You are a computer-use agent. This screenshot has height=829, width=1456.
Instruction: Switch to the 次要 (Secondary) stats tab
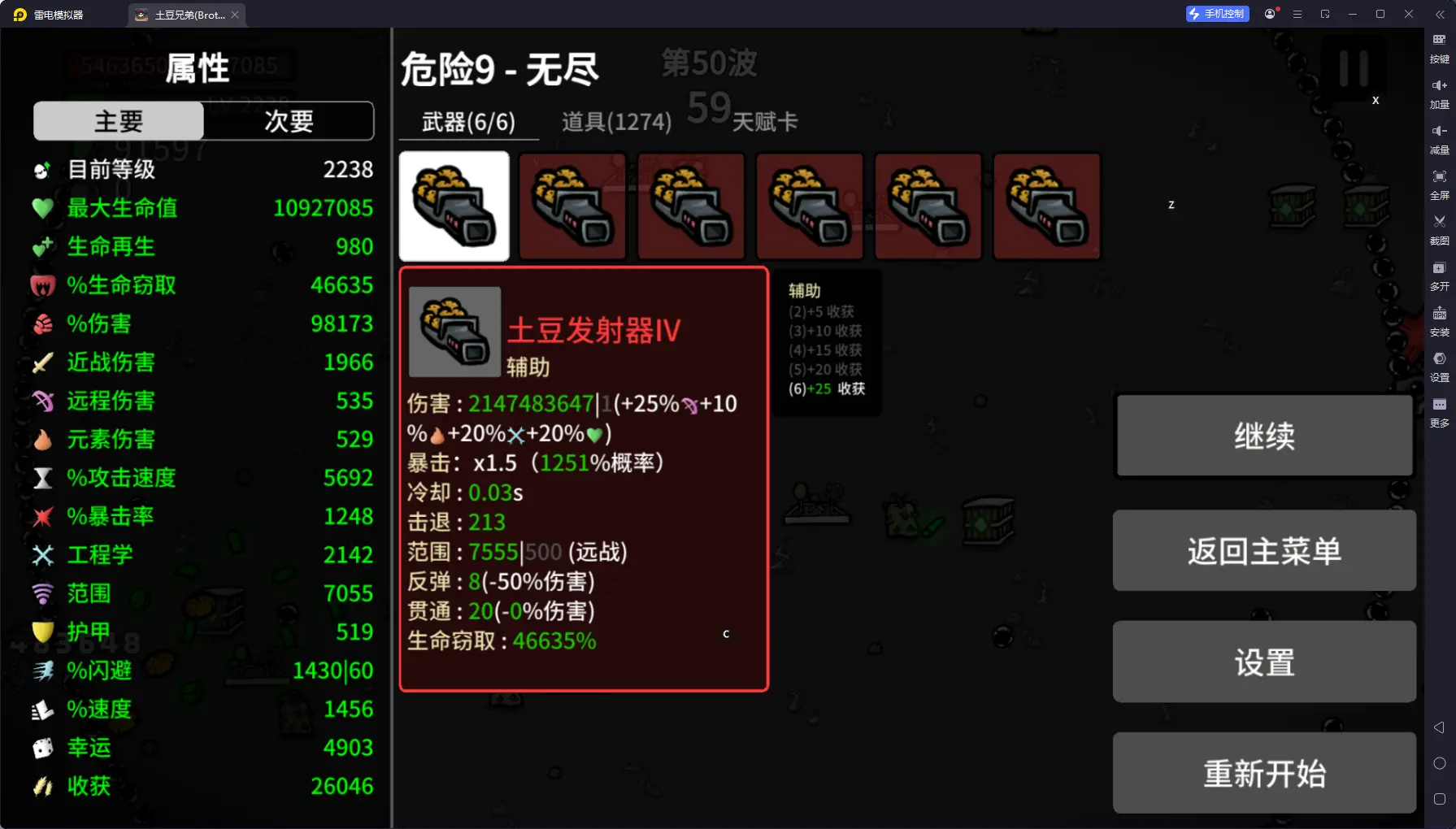(289, 121)
